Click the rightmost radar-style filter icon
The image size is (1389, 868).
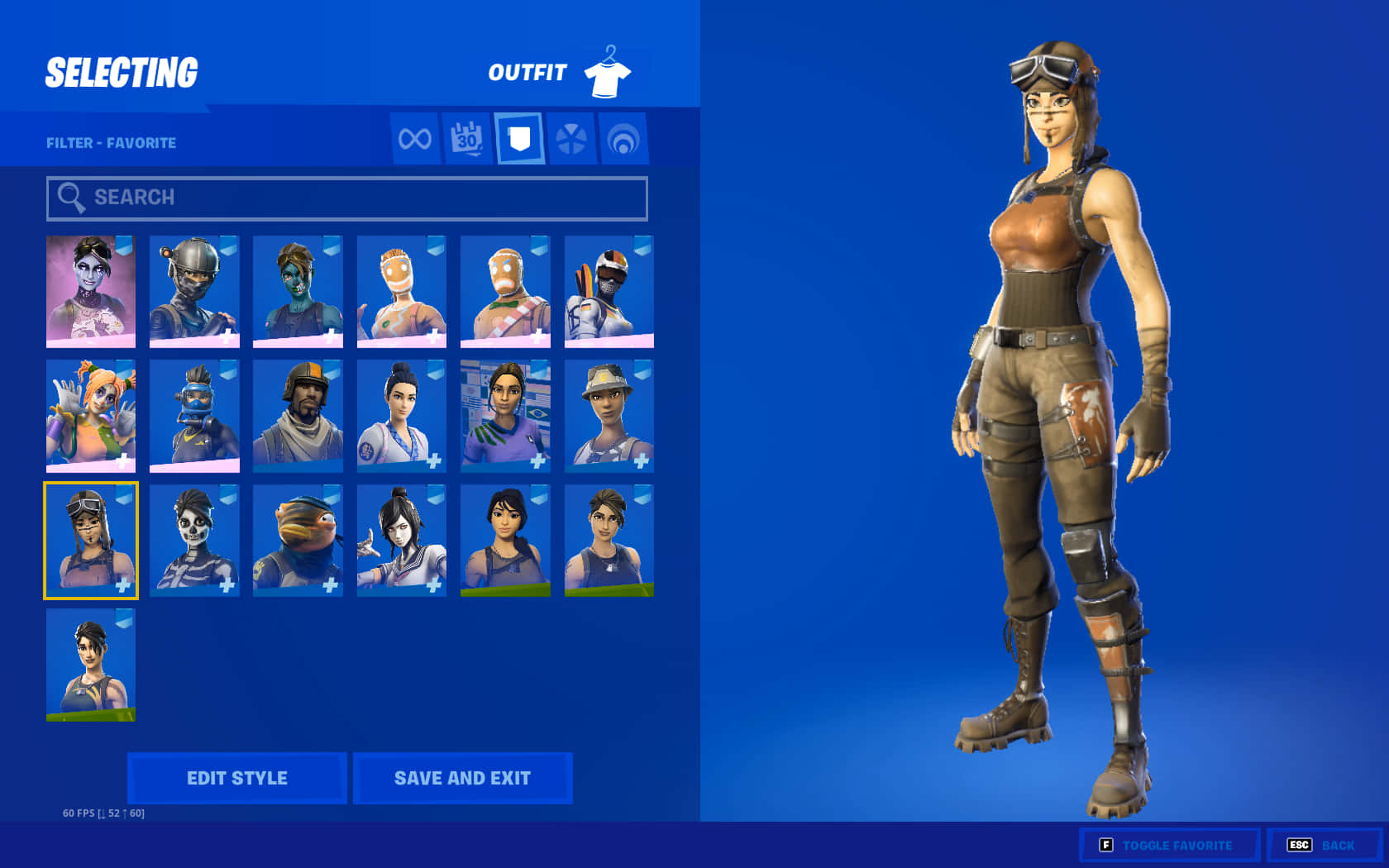(x=624, y=139)
